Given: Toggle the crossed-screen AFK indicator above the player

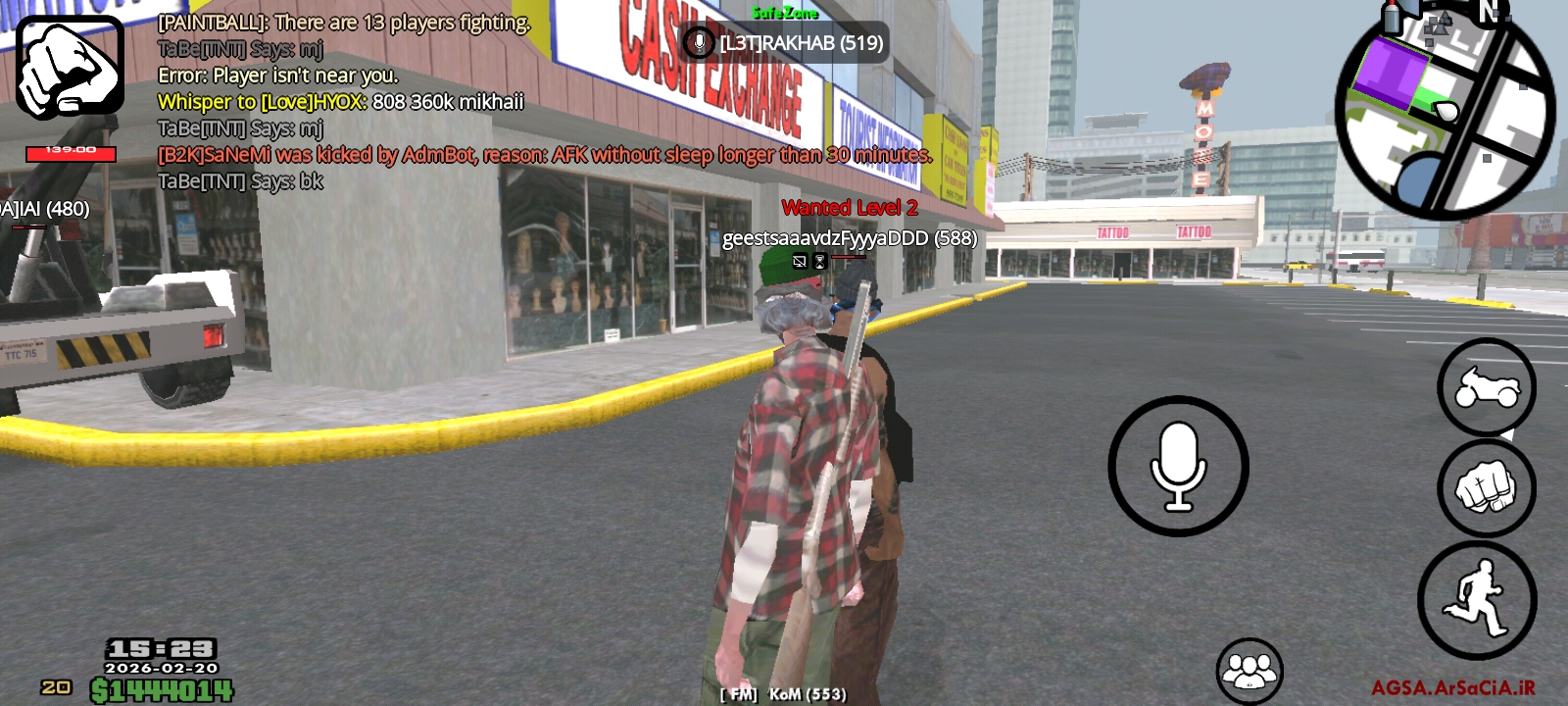Looking at the screenshot, I should (800, 260).
